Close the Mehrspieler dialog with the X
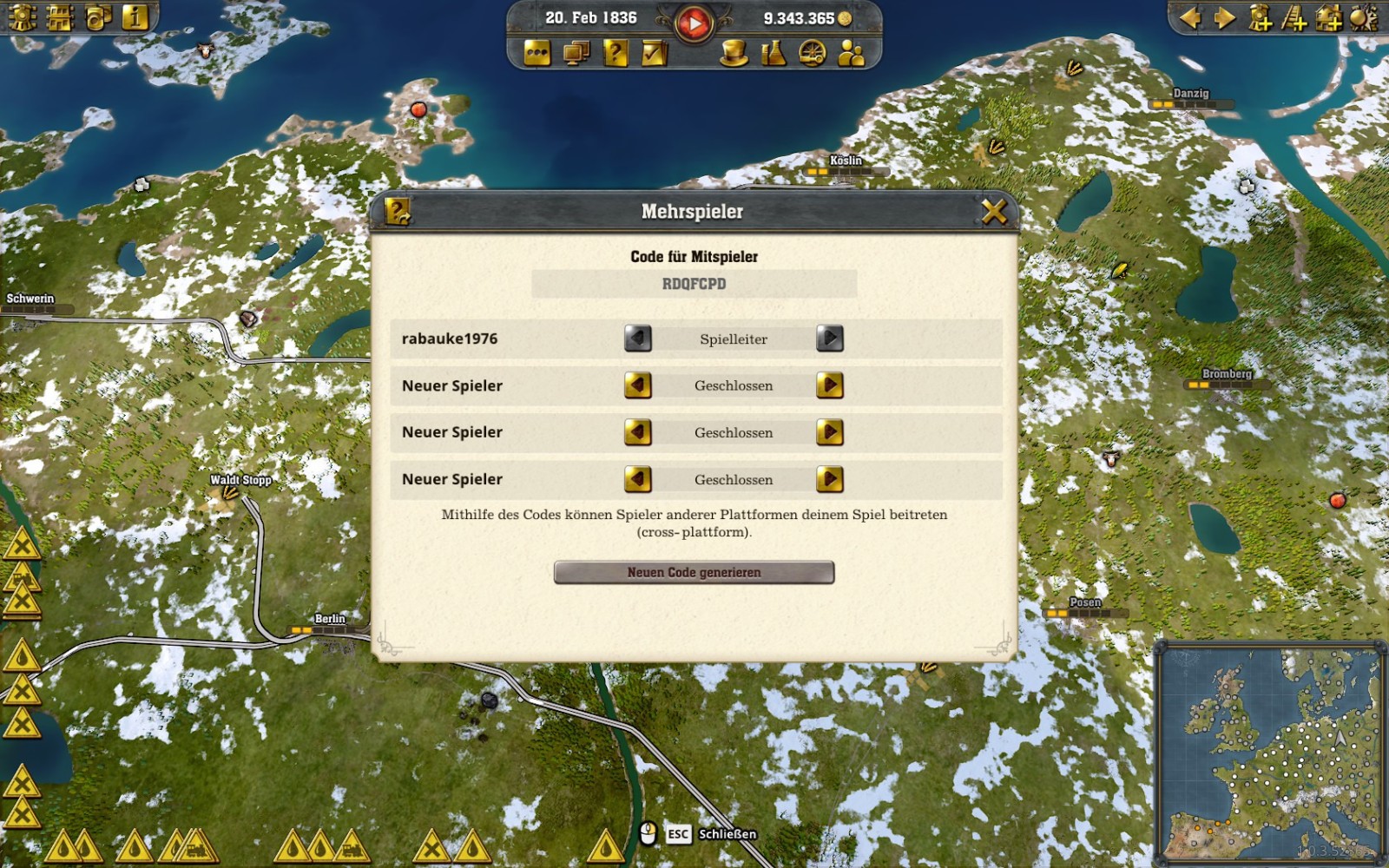 (994, 211)
